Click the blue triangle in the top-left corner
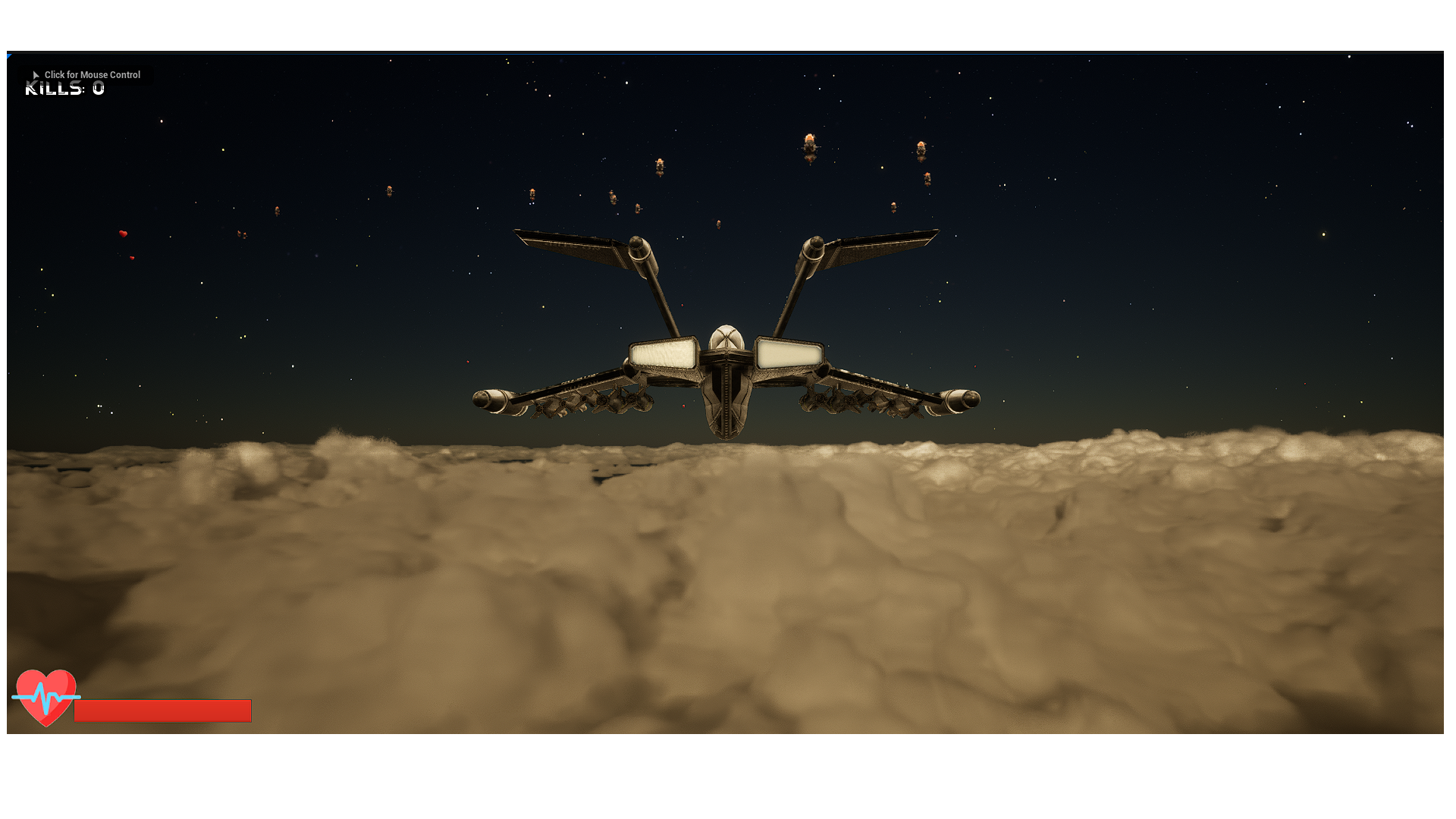1456x819 pixels. coord(9,56)
